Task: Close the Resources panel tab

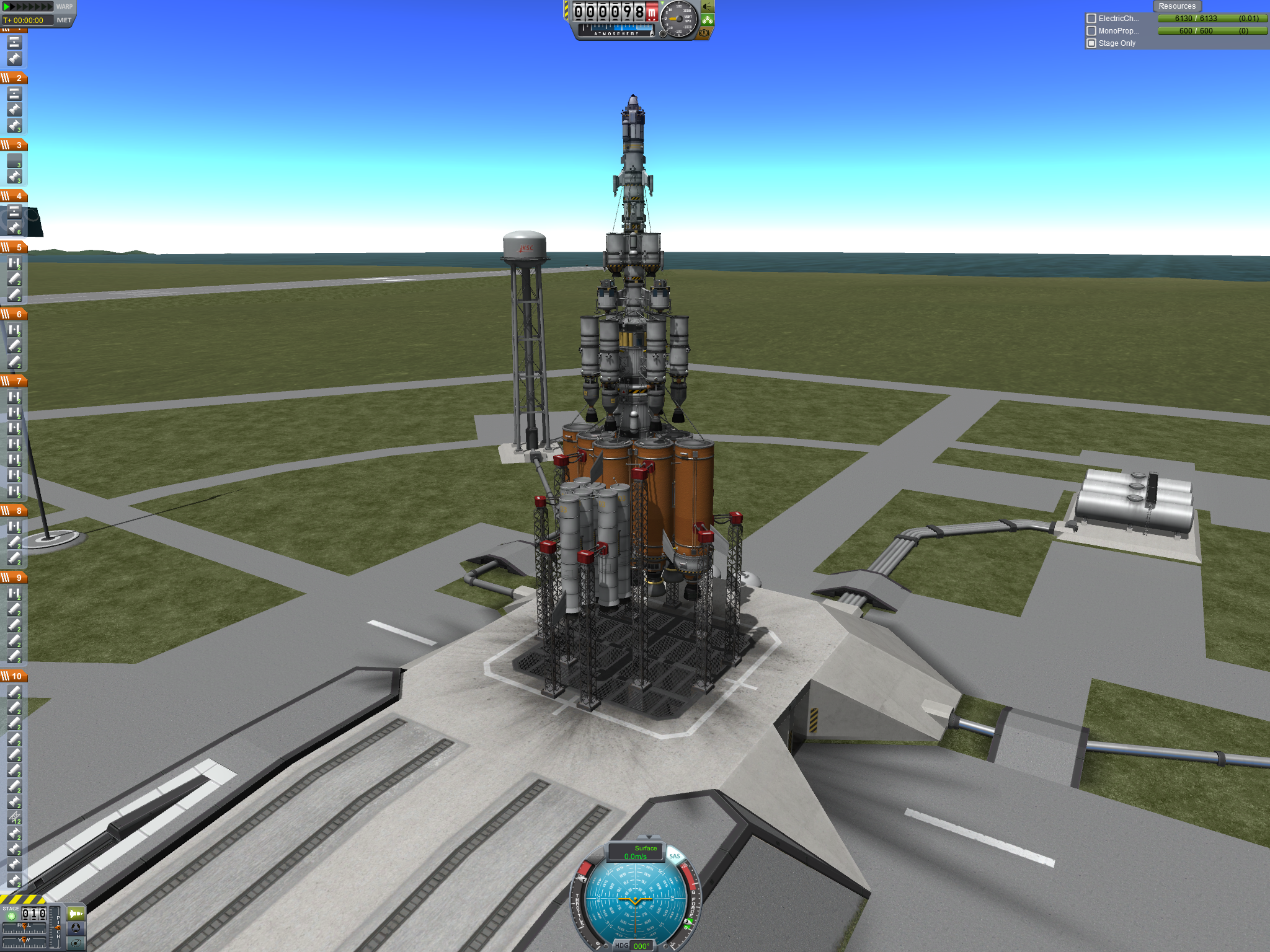Action: point(1176,6)
